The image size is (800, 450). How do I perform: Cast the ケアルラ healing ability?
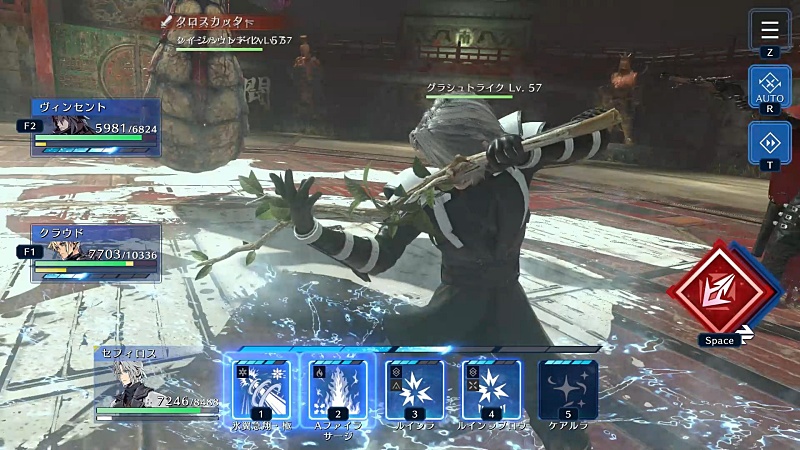pyautogui.click(x=568, y=390)
